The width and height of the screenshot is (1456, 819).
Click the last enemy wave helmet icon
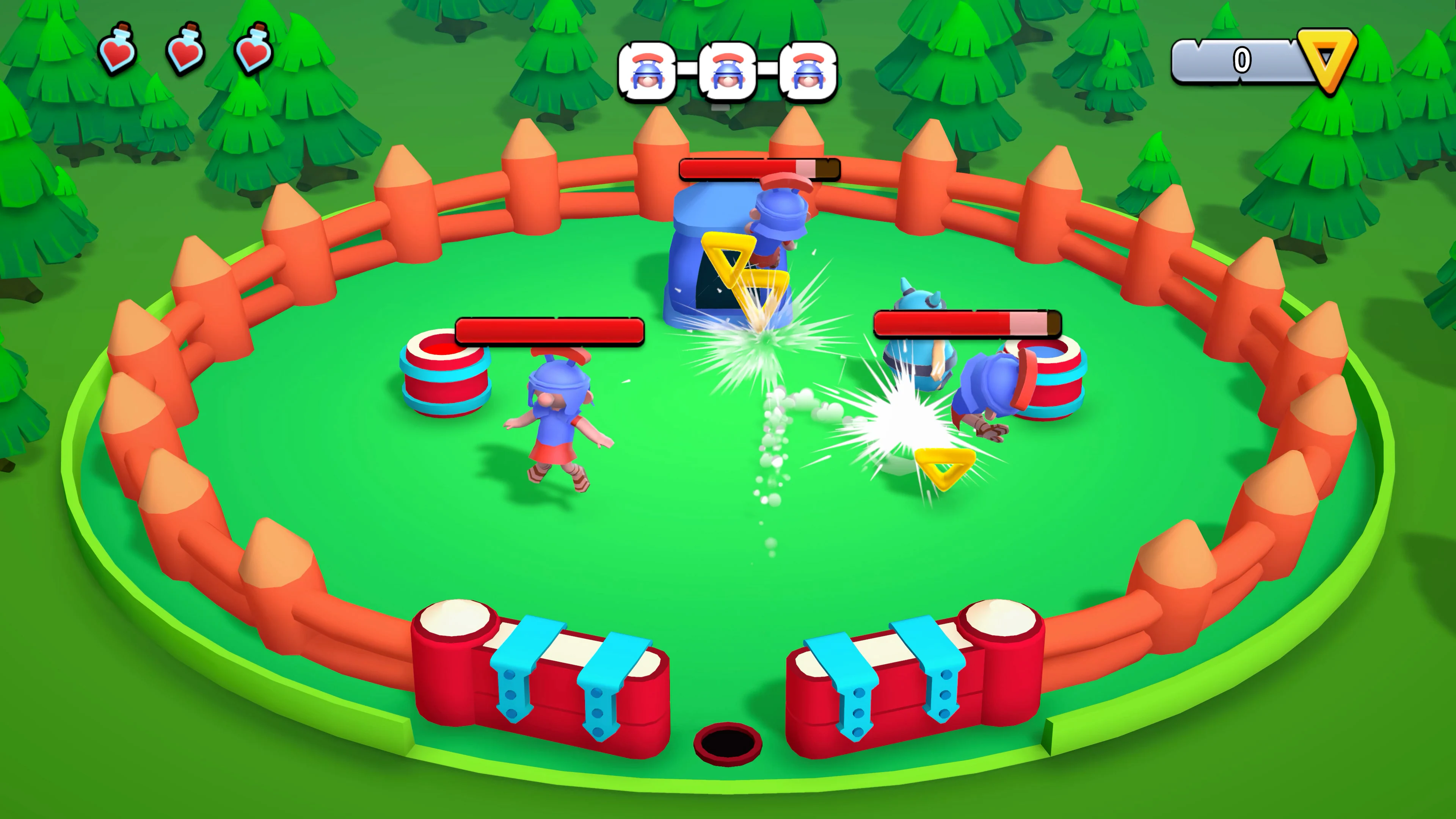808,71
